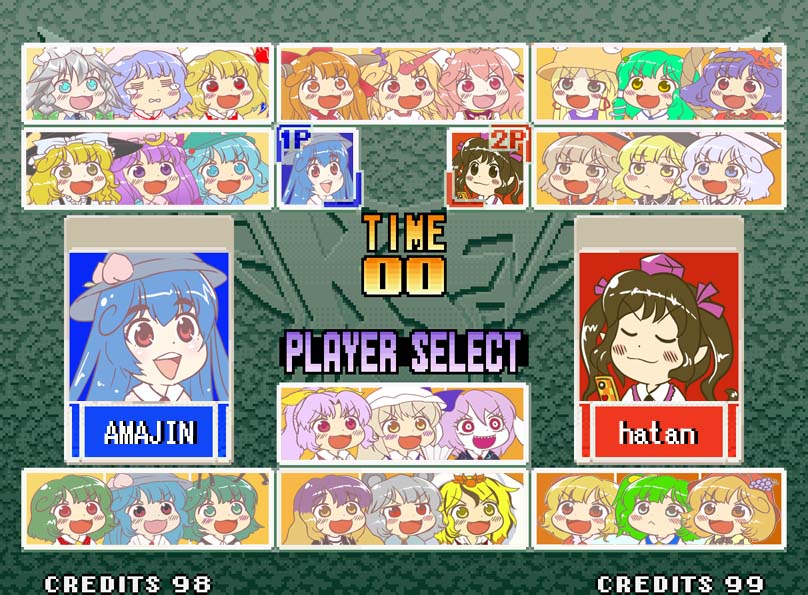Click the AMAJIN name plate

click(x=150, y=432)
